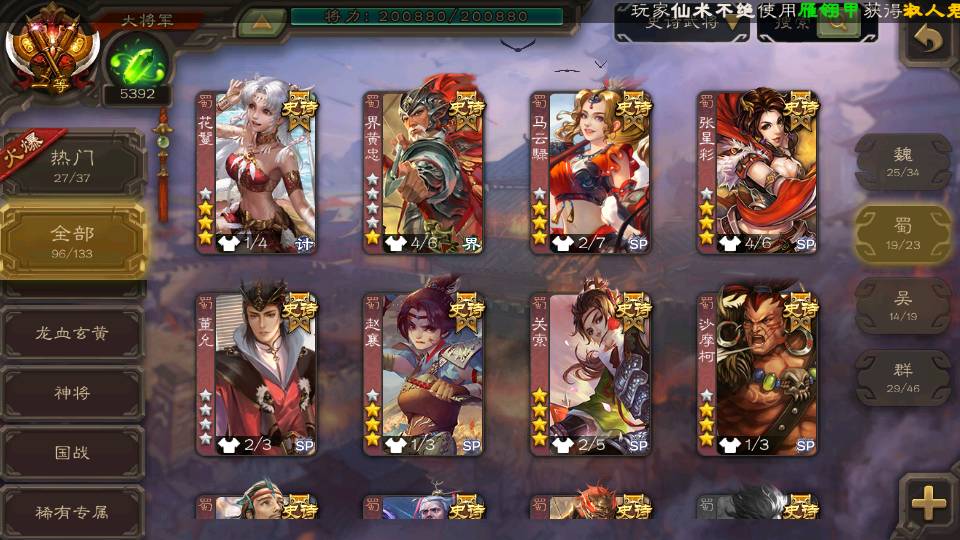Click the gold plus button
Image resolution: width=960 pixels, height=540 pixels.
click(x=929, y=503)
